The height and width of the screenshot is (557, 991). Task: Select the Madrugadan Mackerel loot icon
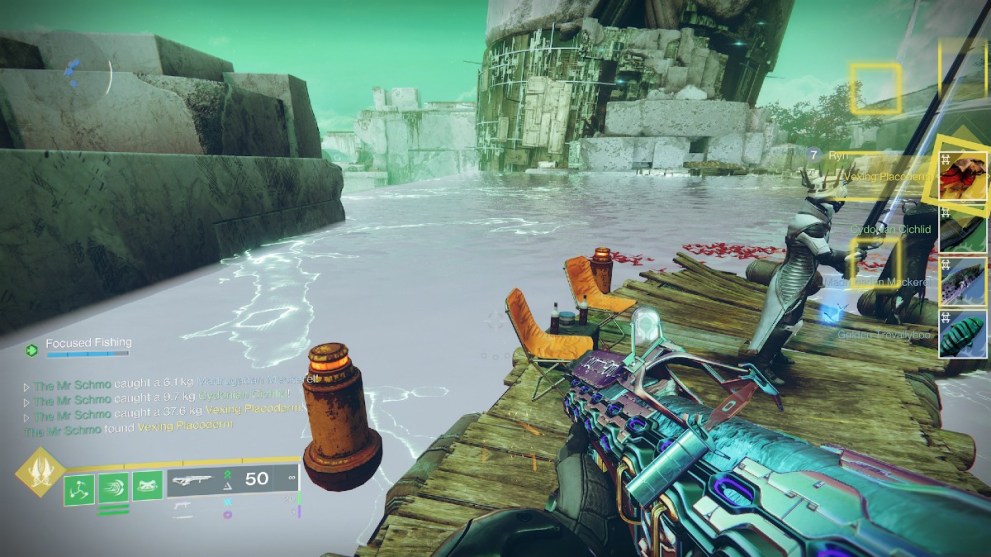[962, 282]
